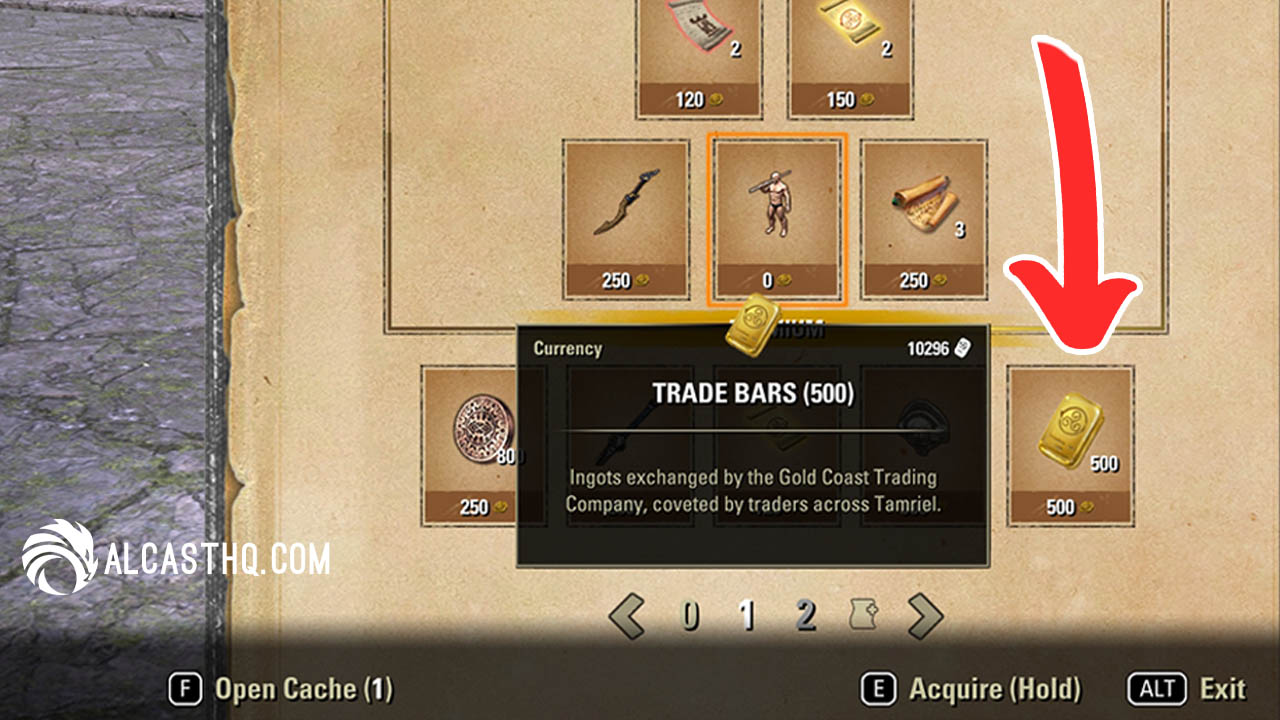Open the parchment-plus page icon

(864, 617)
